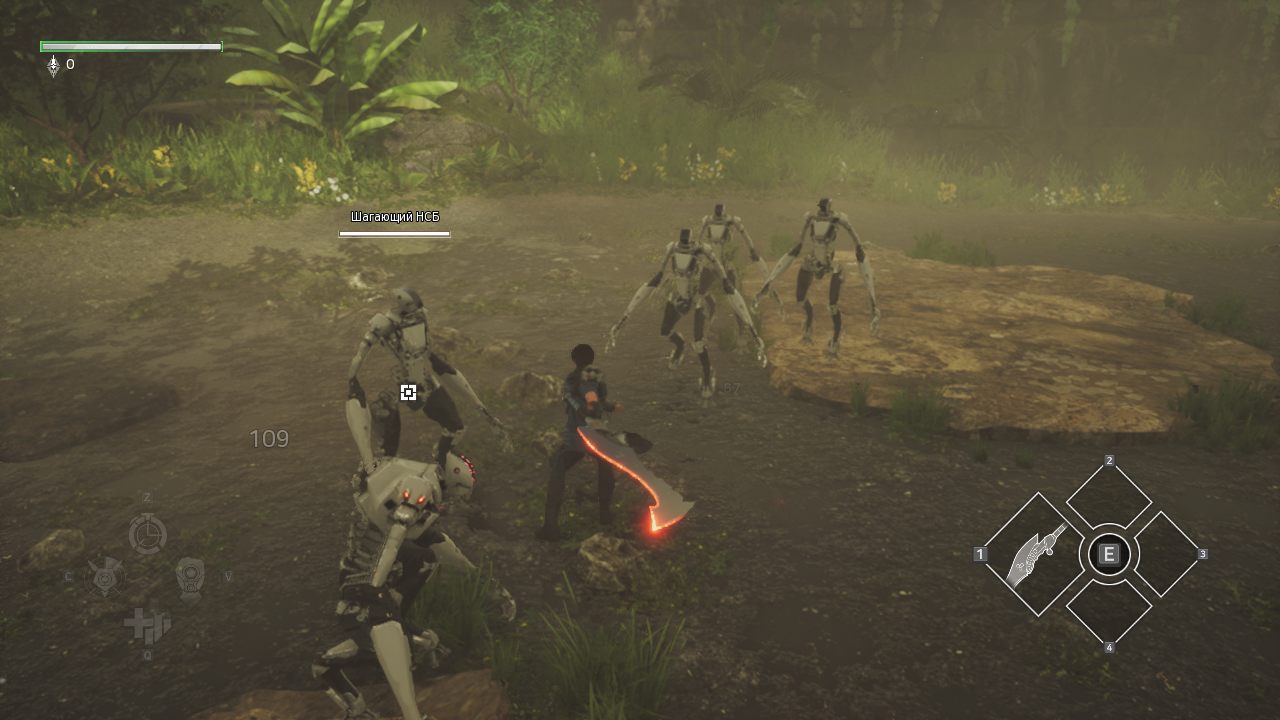Activate the medical cross healing icon
The width and height of the screenshot is (1280, 720).
(x=147, y=624)
